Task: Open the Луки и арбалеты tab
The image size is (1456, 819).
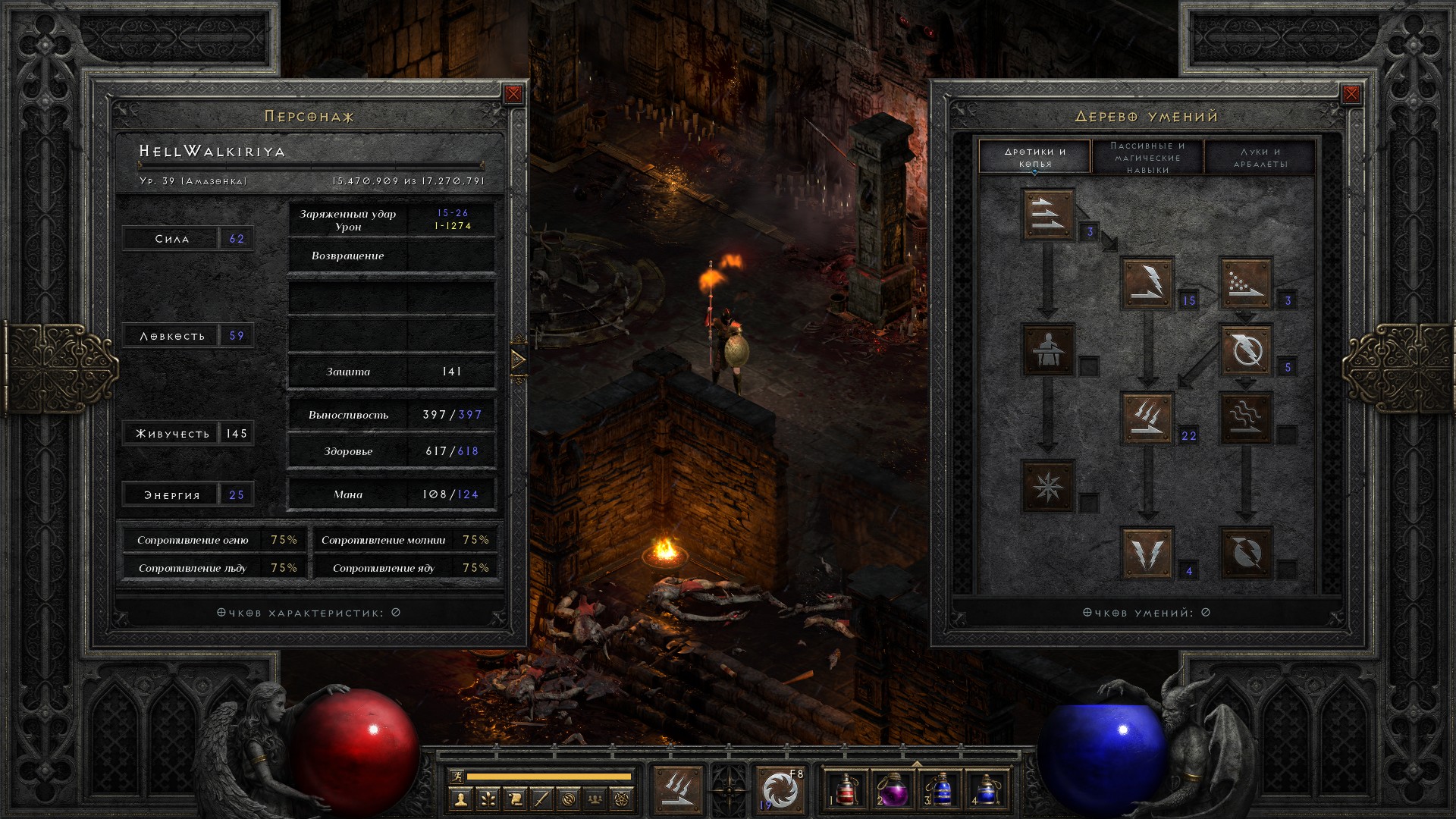Action: [x=1260, y=157]
